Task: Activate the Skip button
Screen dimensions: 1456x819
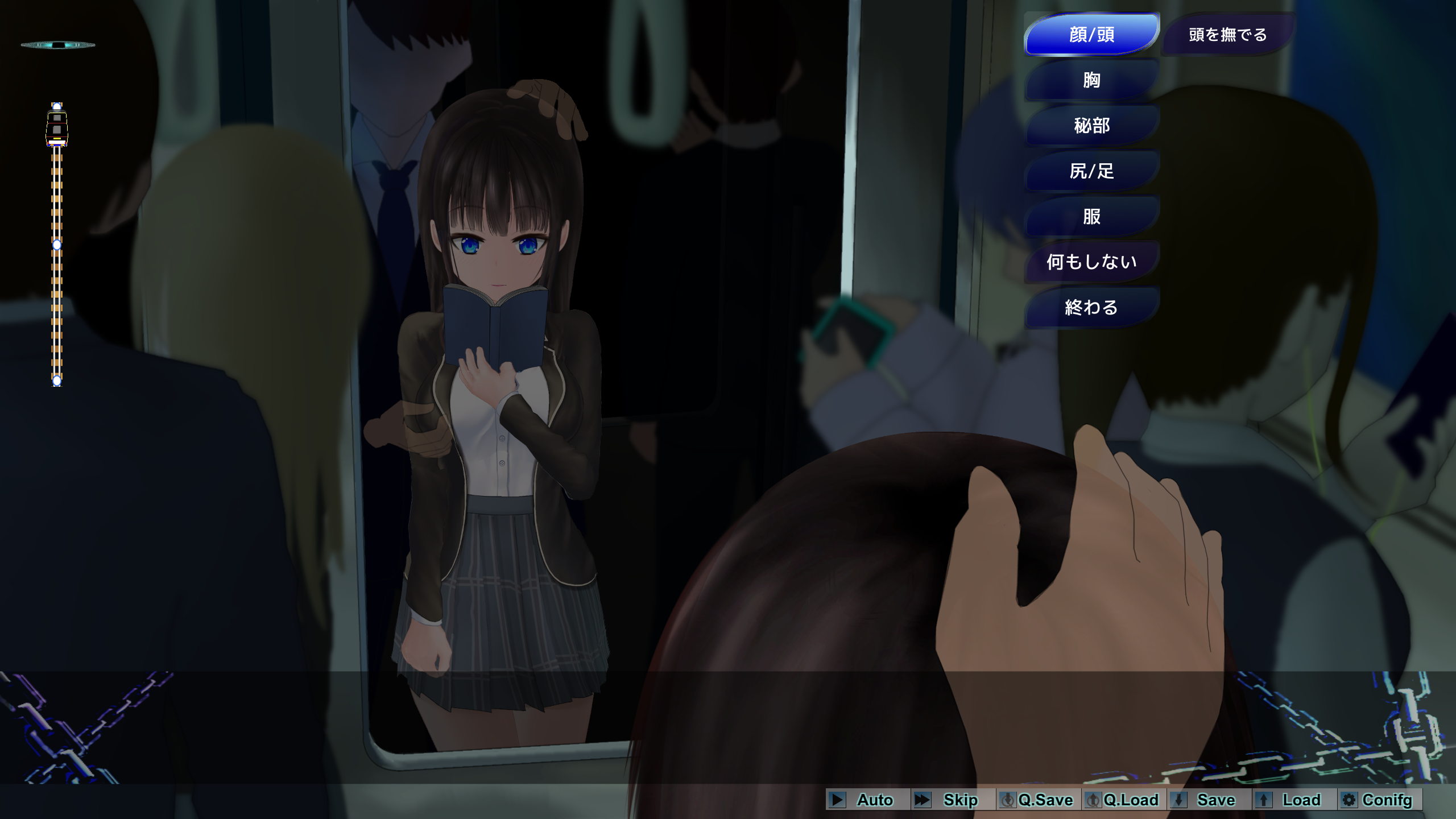Action: pyautogui.click(x=952, y=800)
